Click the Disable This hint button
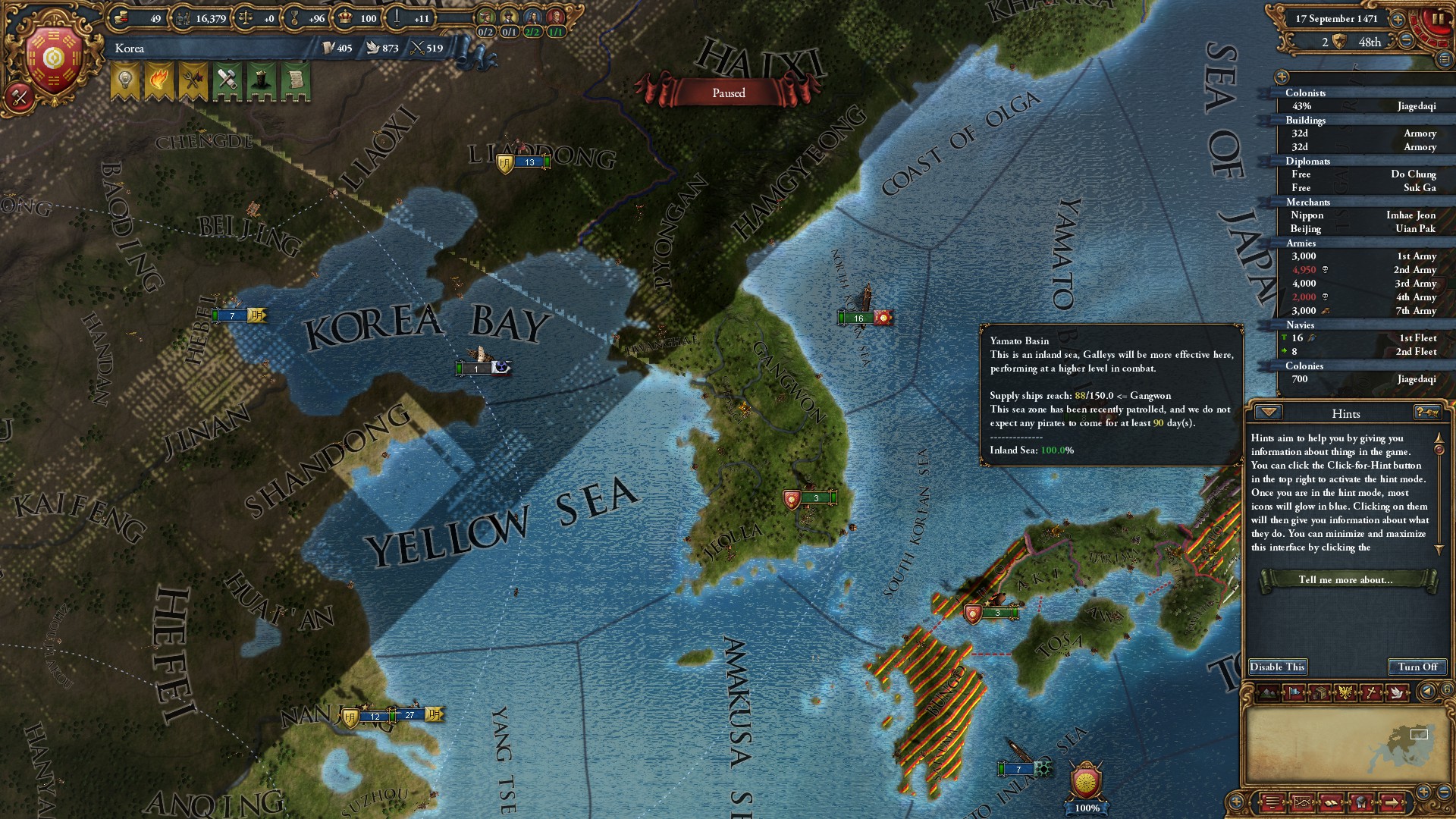 click(1278, 667)
